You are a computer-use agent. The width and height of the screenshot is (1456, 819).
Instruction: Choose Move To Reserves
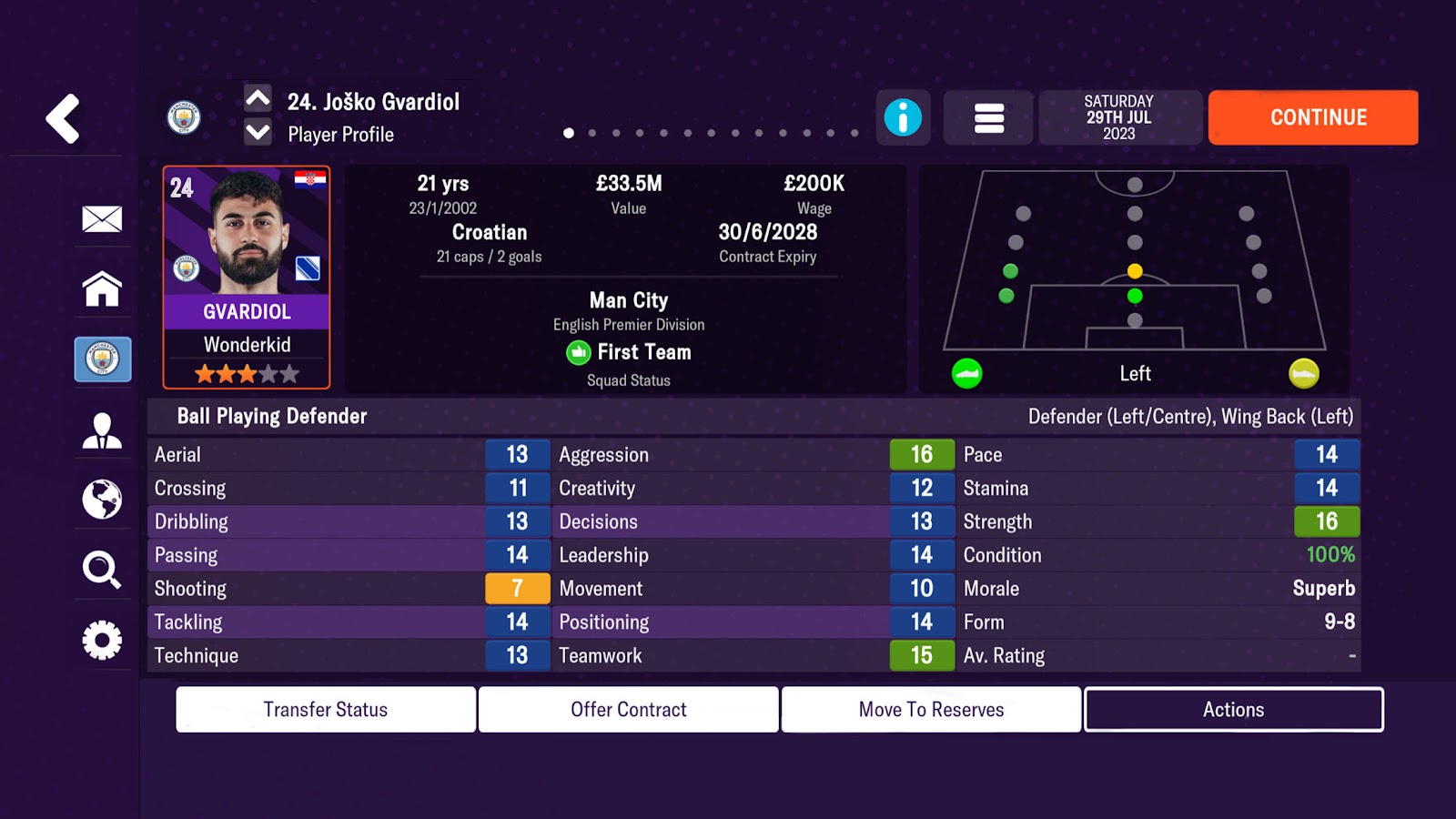coord(931,710)
